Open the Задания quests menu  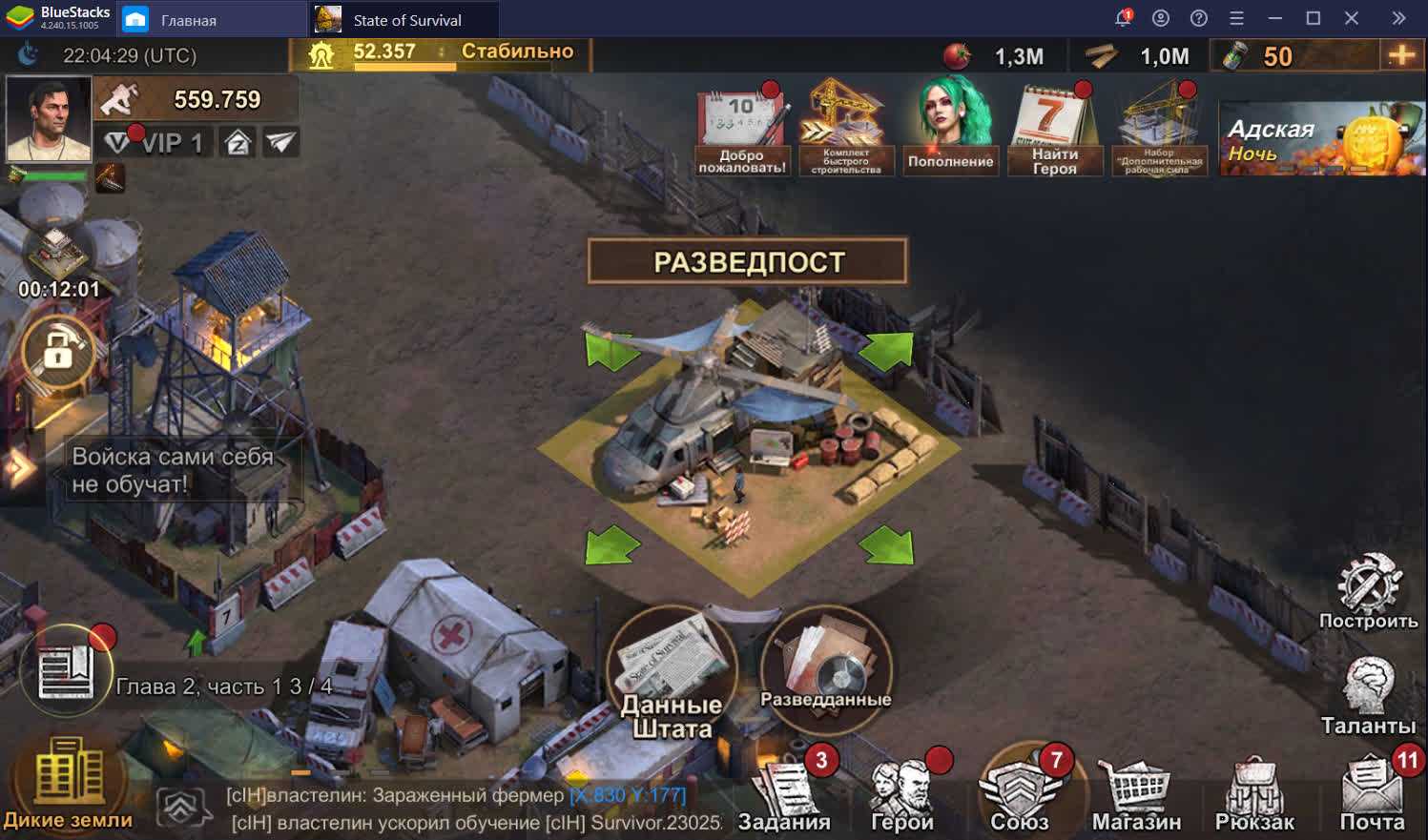coord(785,795)
